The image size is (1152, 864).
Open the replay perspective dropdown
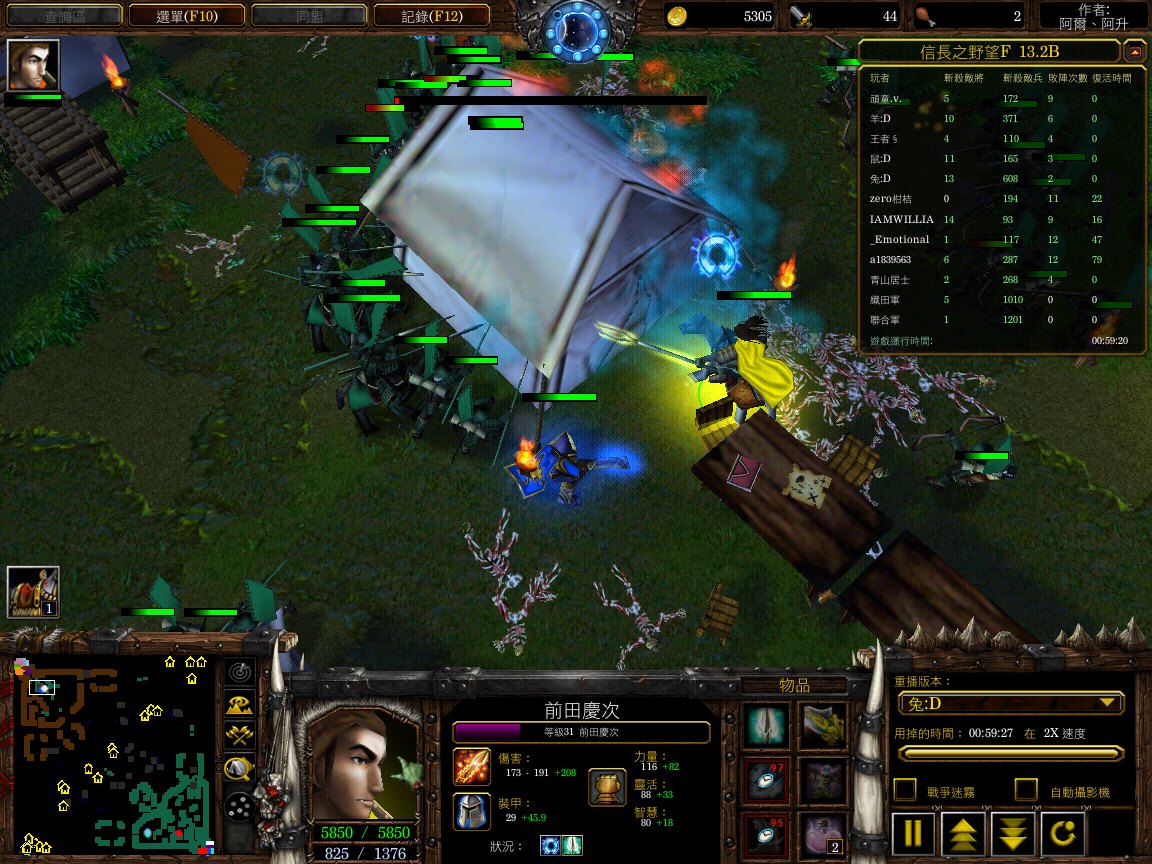(1008, 703)
